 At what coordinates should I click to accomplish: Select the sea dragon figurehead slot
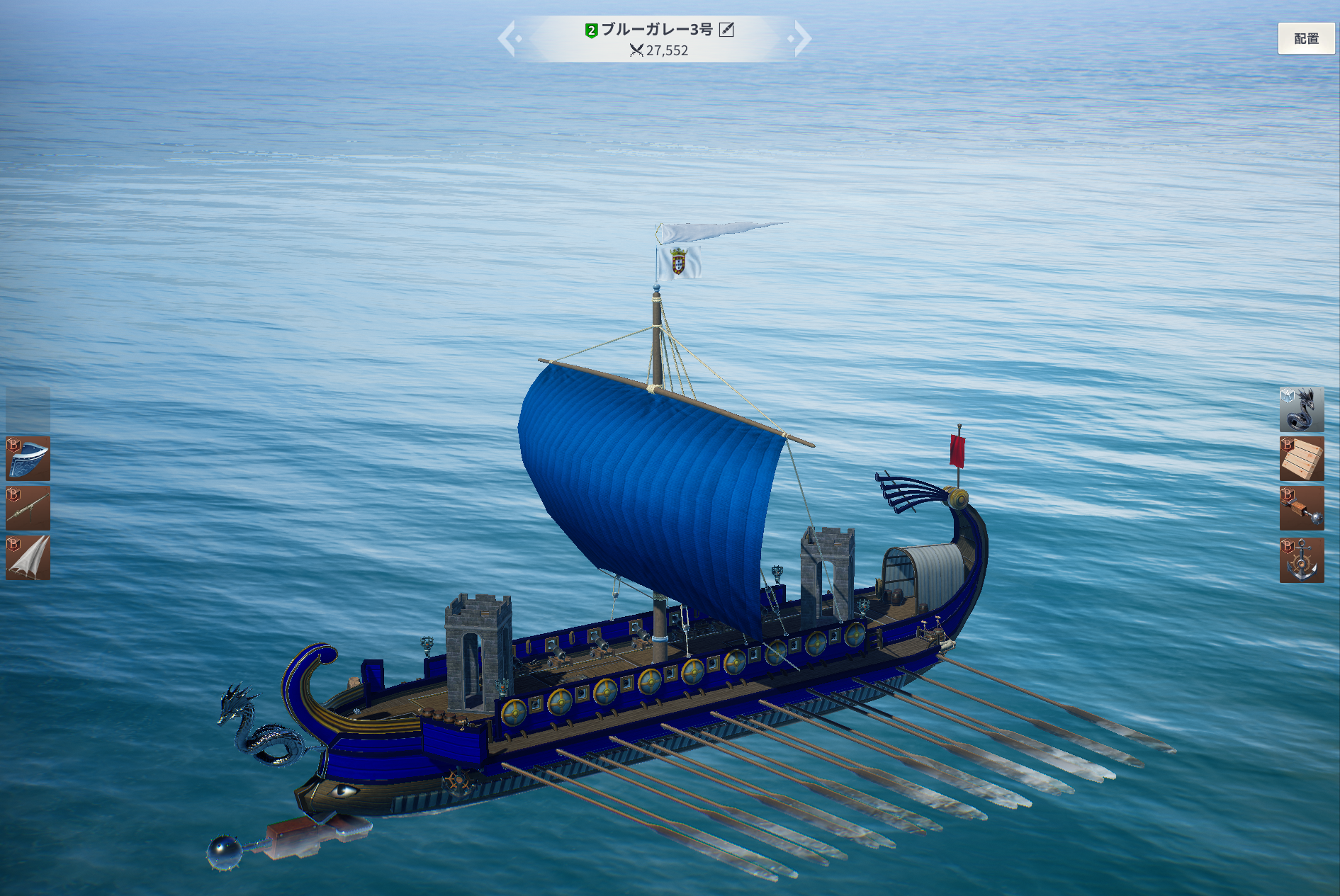(1301, 409)
